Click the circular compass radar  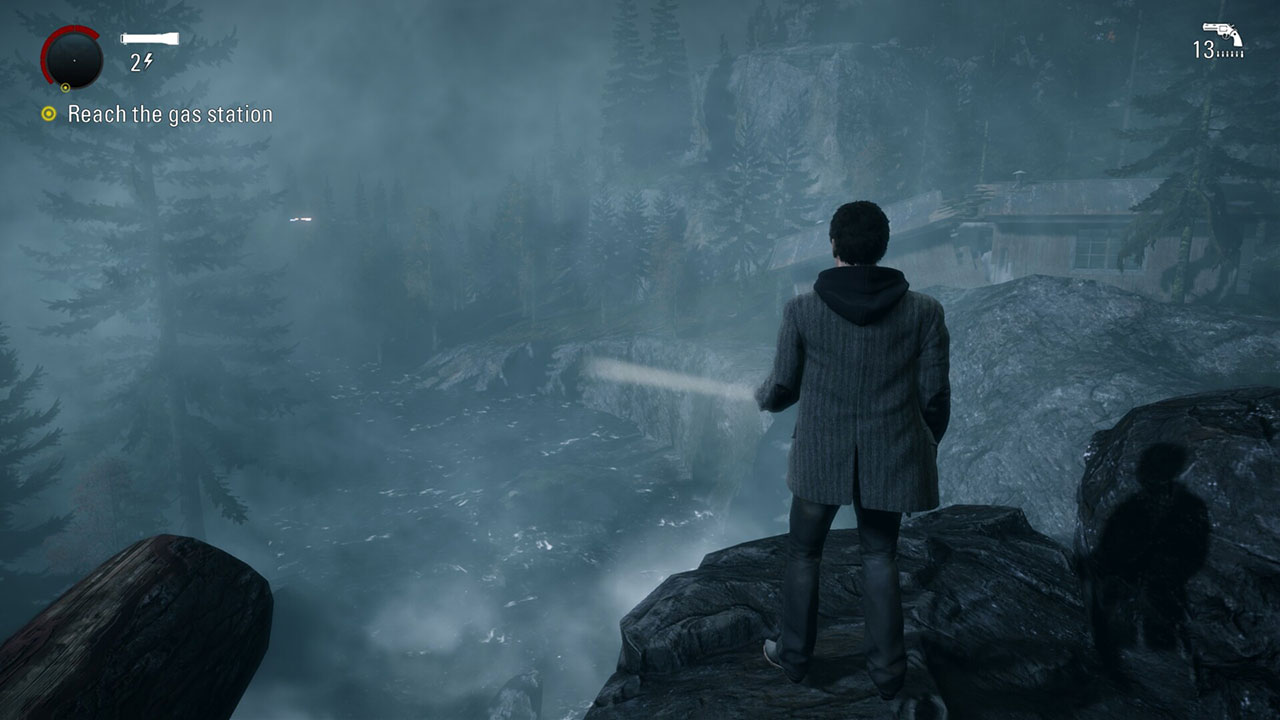click(72, 58)
